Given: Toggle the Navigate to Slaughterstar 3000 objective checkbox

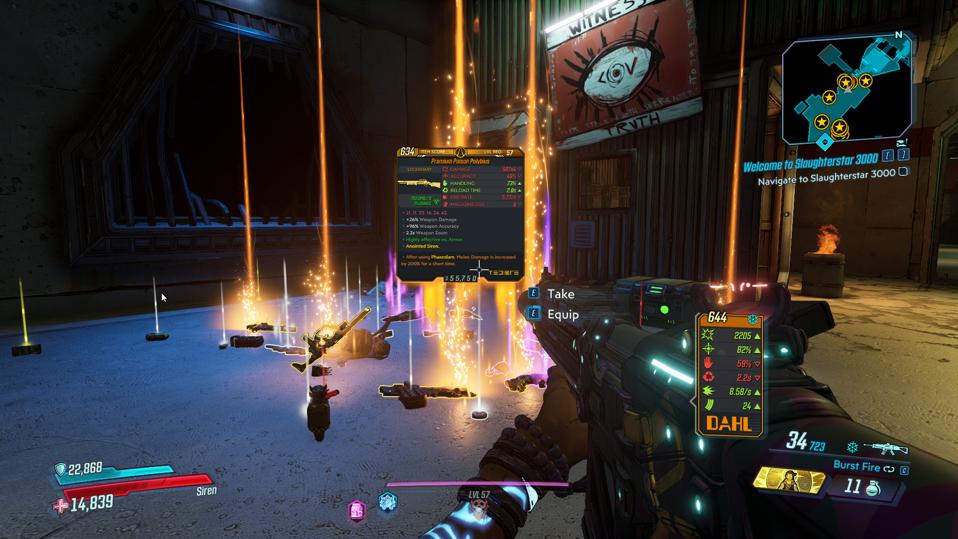Looking at the screenshot, I should [903, 172].
